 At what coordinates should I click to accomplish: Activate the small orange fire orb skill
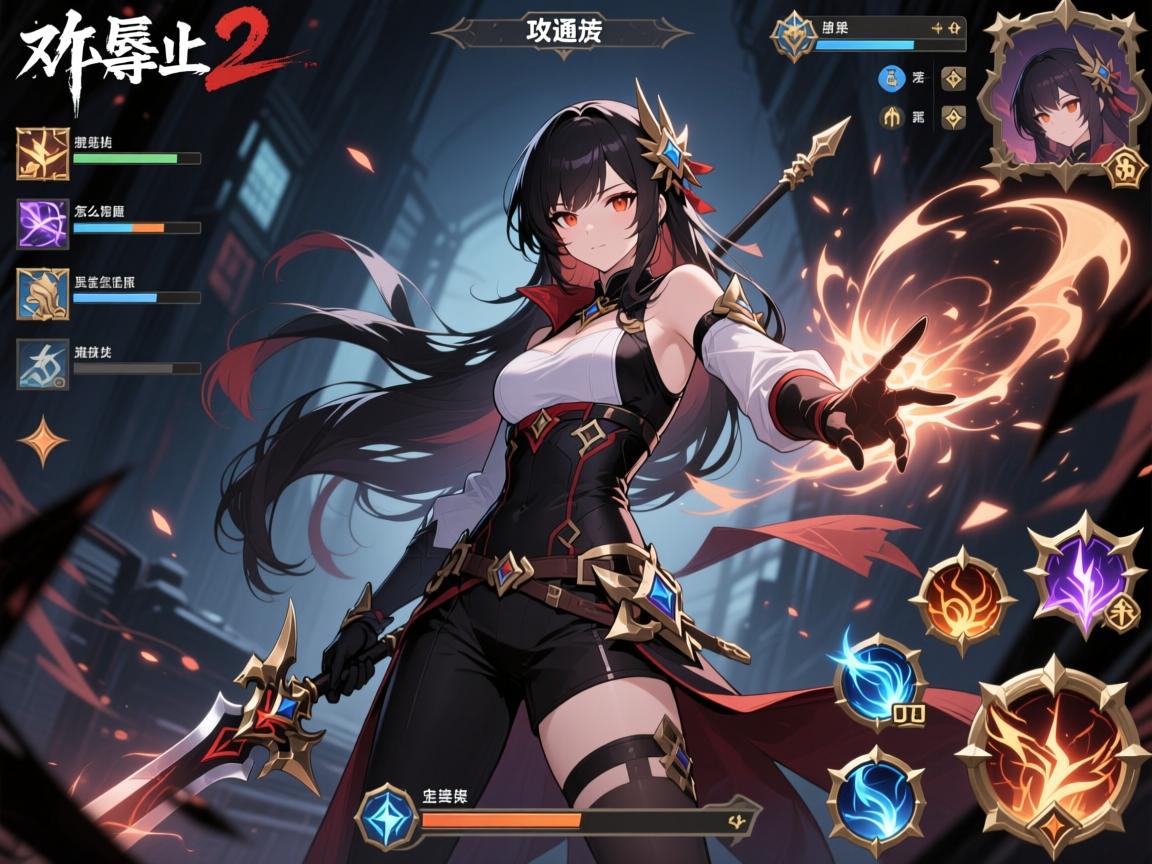tap(961, 599)
